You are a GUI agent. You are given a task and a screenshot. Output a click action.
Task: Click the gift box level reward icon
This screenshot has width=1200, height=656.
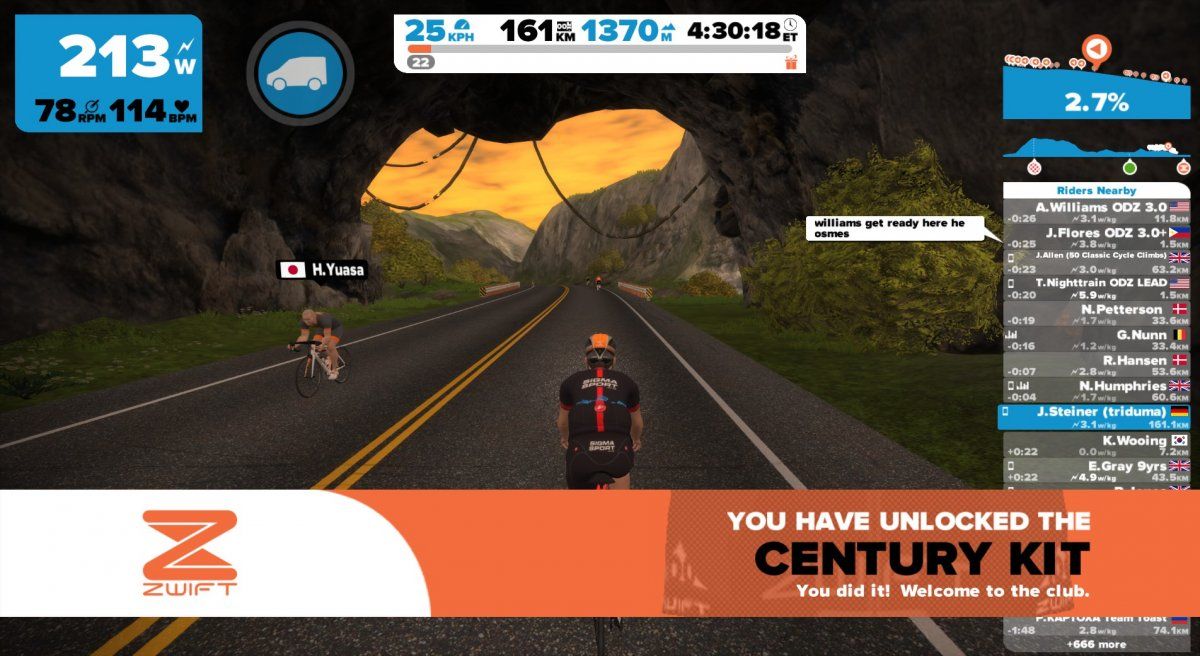[792, 63]
